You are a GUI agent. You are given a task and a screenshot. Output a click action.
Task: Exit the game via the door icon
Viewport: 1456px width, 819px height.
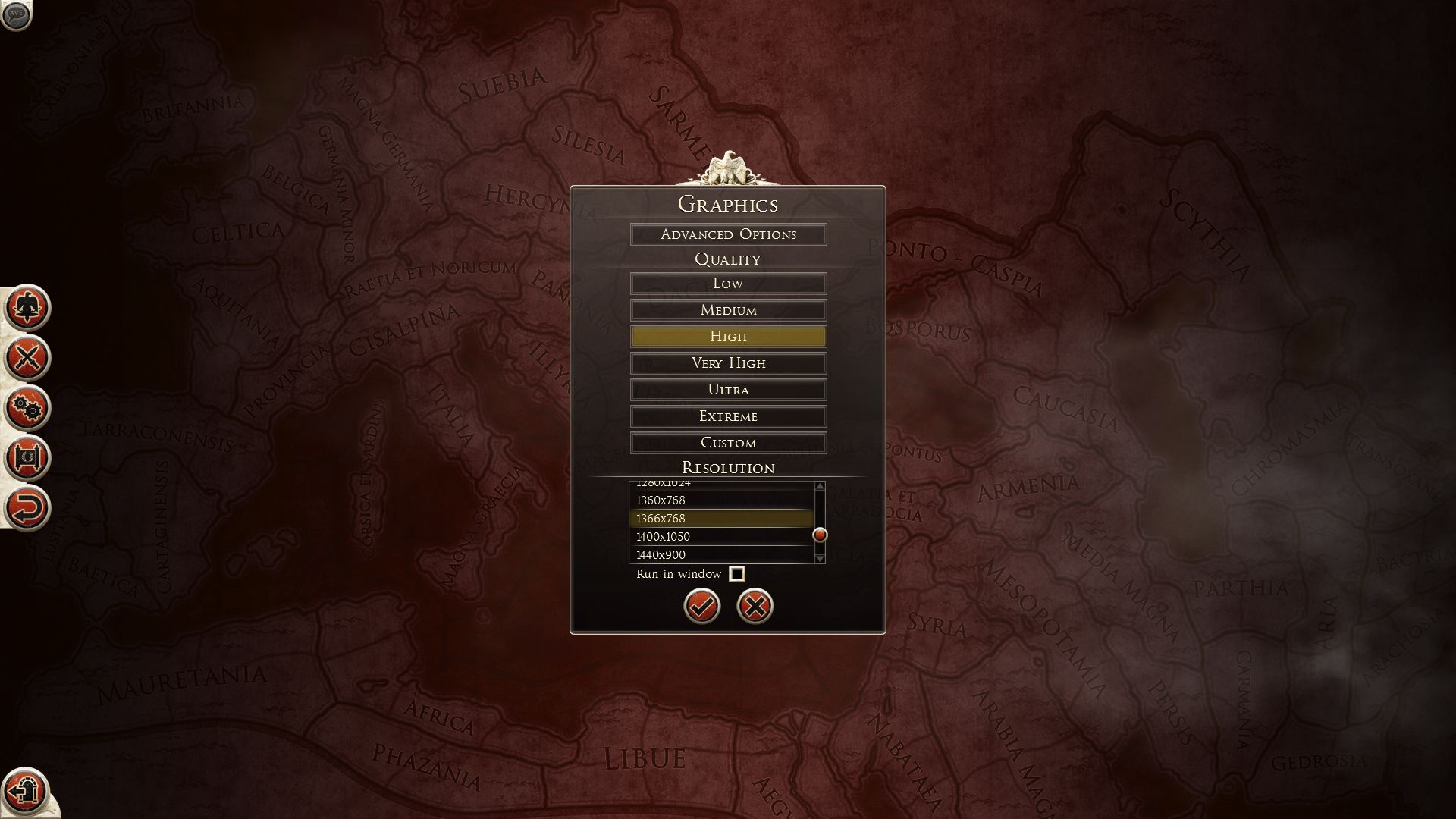(x=24, y=790)
